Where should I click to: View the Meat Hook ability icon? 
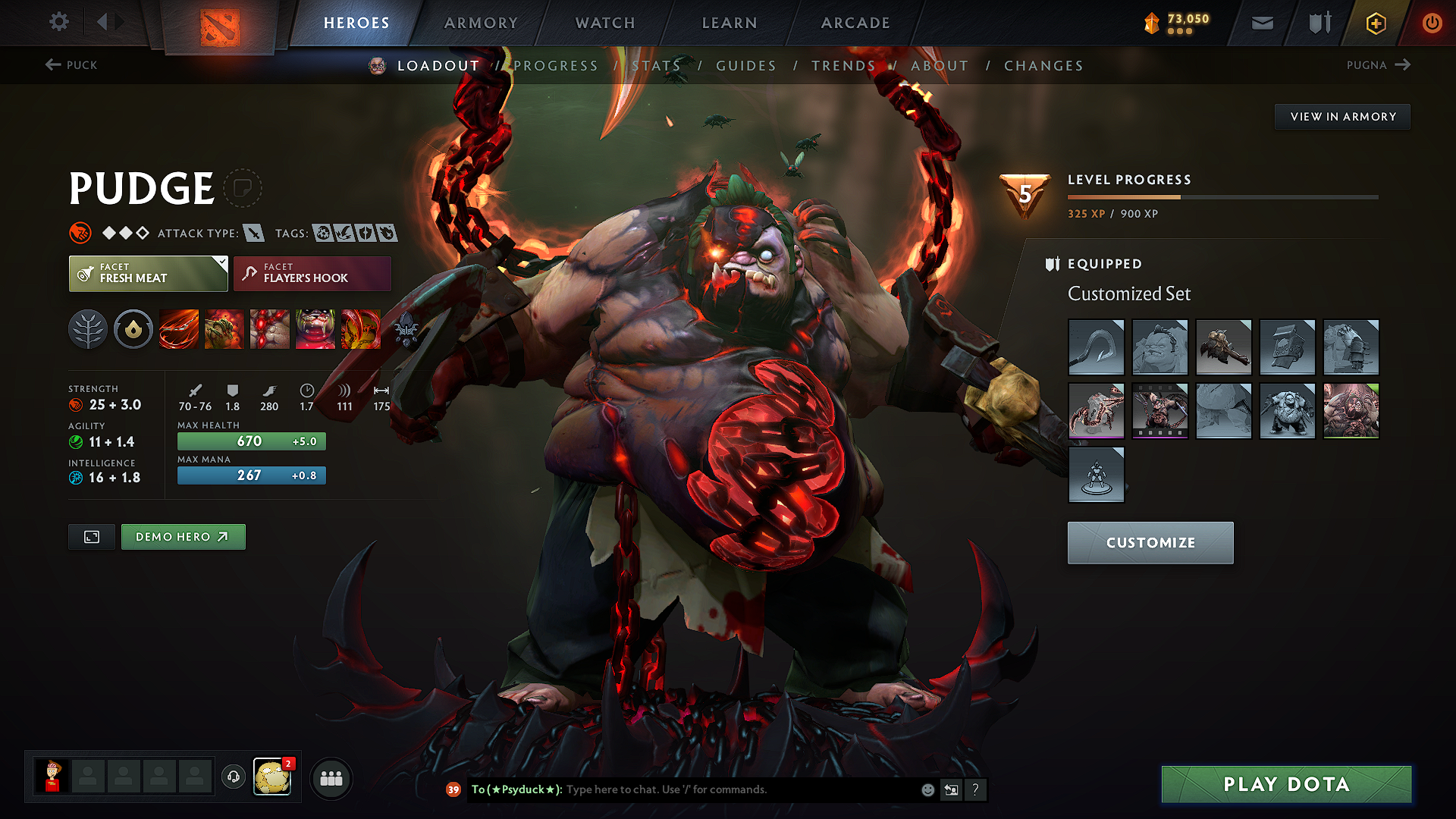click(x=178, y=329)
